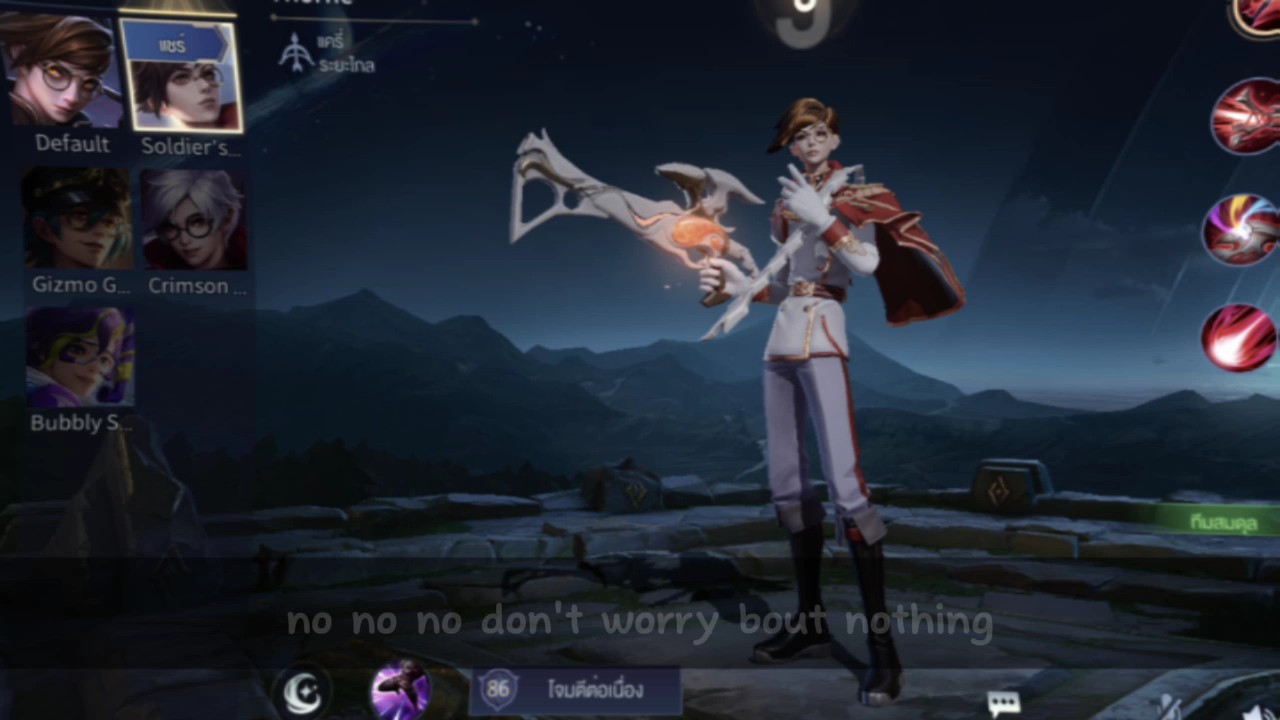View the purple and yellow swirl ability
The height and width of the screenshot is (720, 1280).
coord(1243,230)
